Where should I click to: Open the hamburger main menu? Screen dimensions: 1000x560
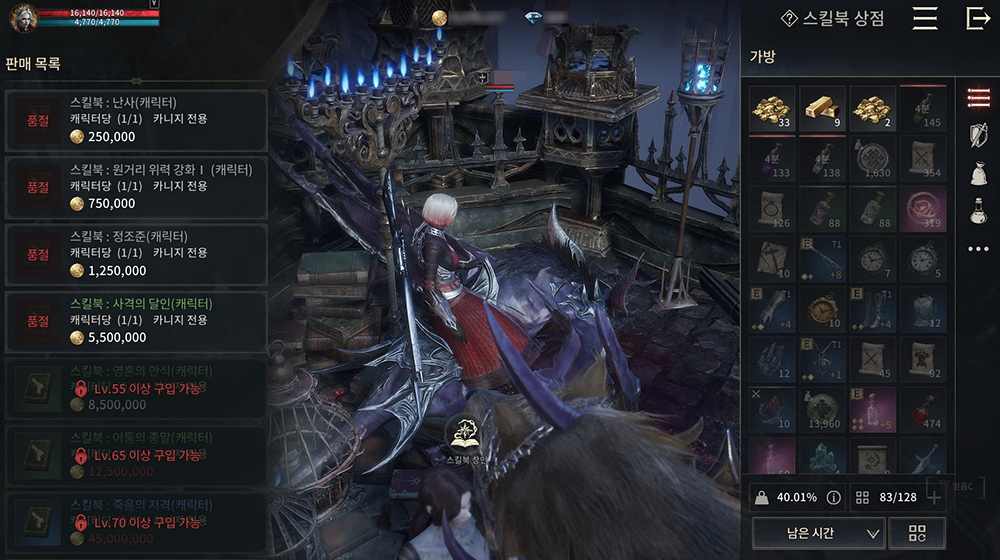[925, 18]
